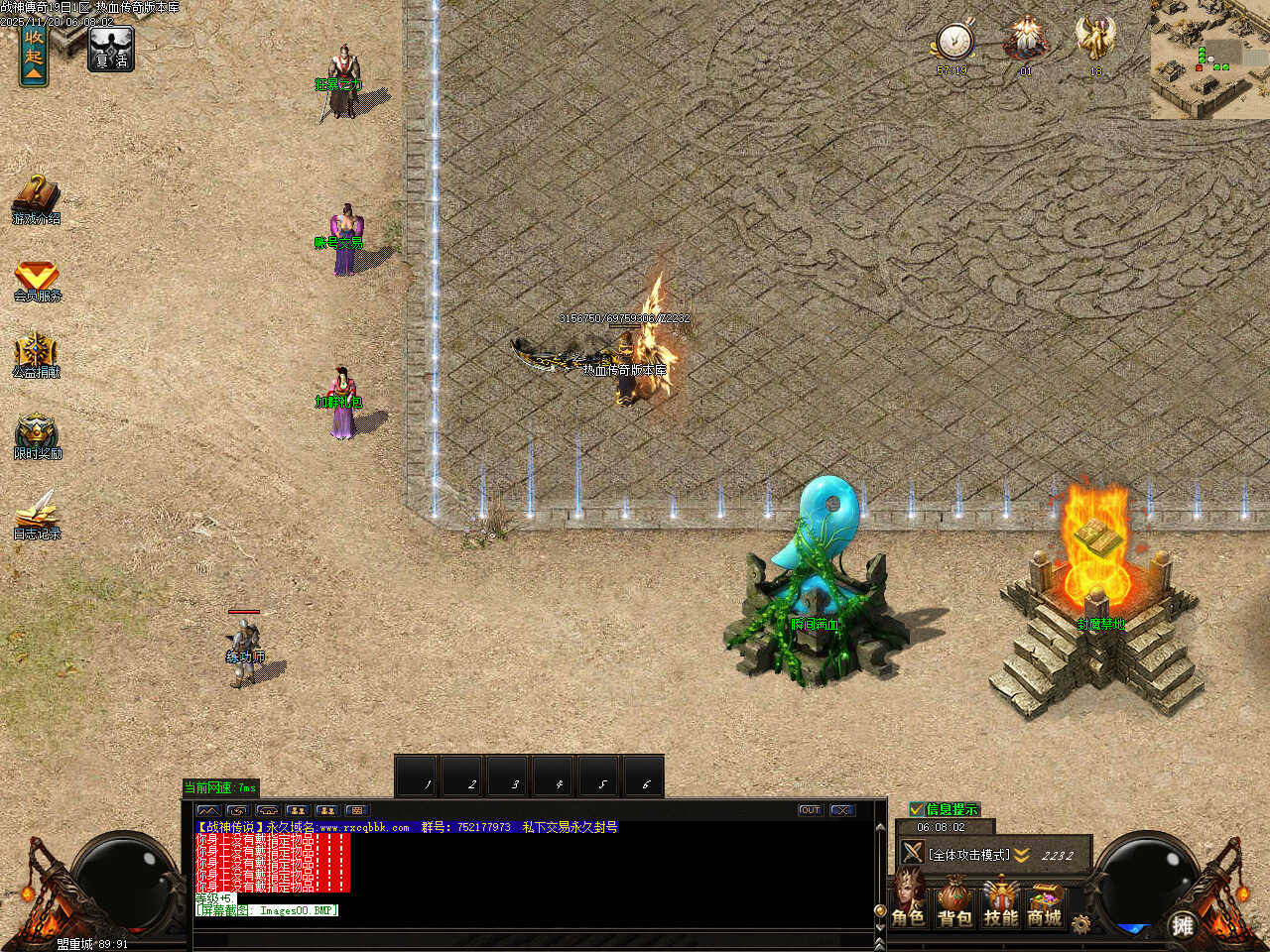Open settings via the gear icon
The width and height of the screenshot is (1270, 952).
(1080, 923)
